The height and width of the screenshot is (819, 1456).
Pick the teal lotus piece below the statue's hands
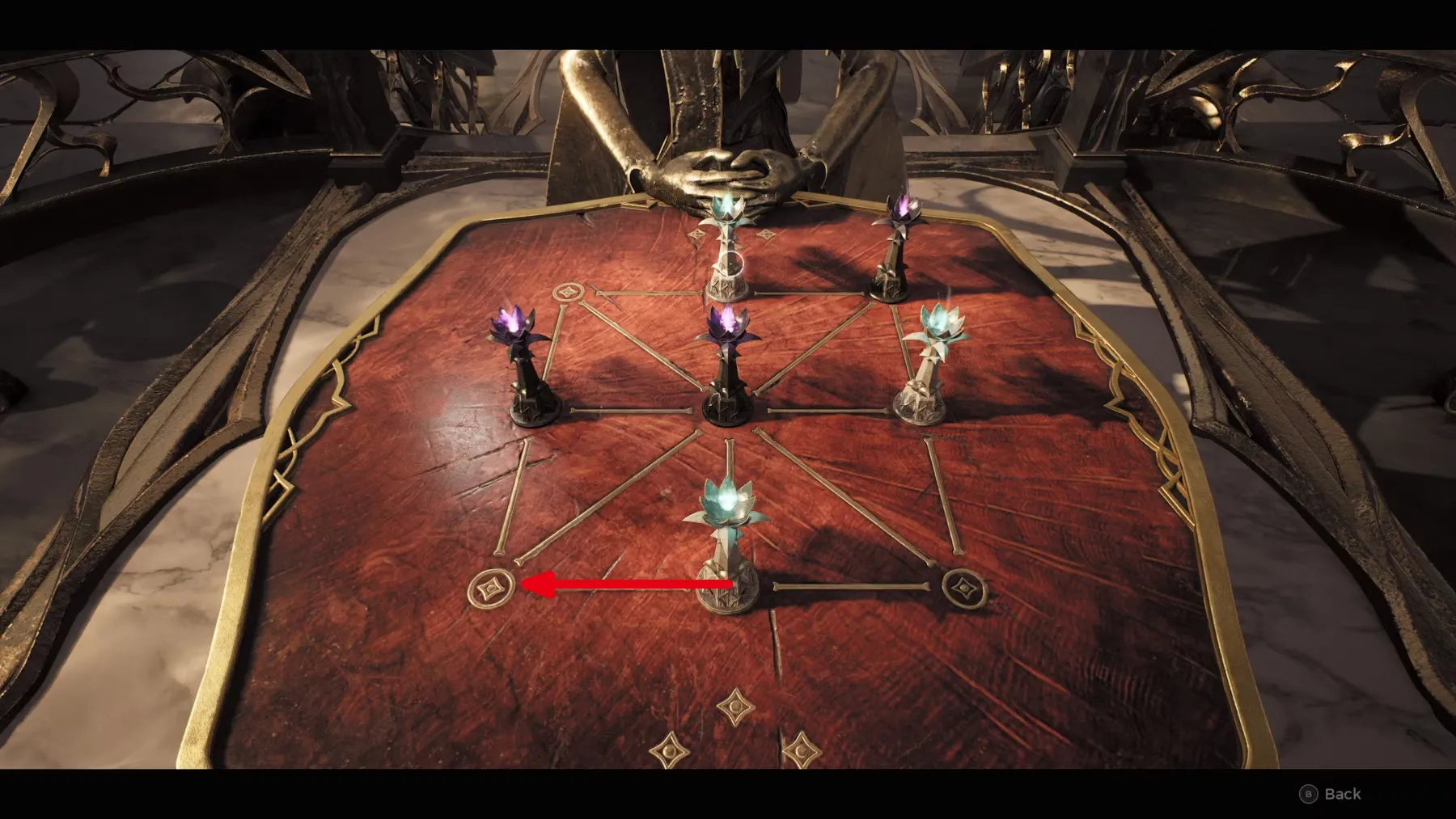729,247
